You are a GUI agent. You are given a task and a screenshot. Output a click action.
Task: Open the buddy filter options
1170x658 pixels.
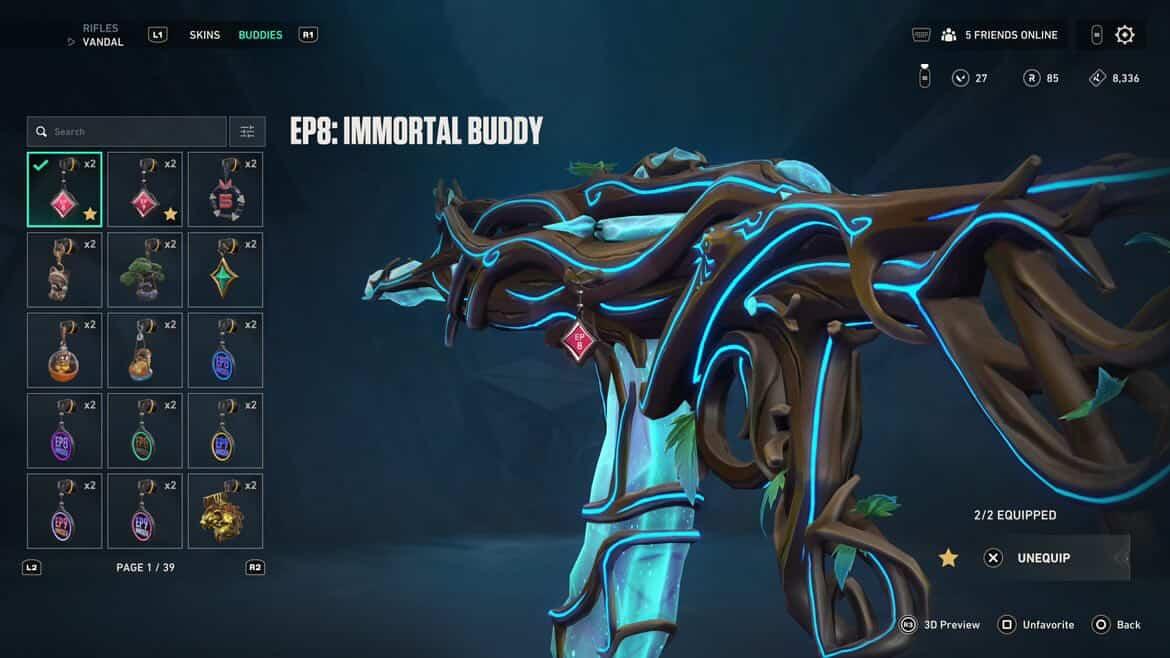click(247, 131)
